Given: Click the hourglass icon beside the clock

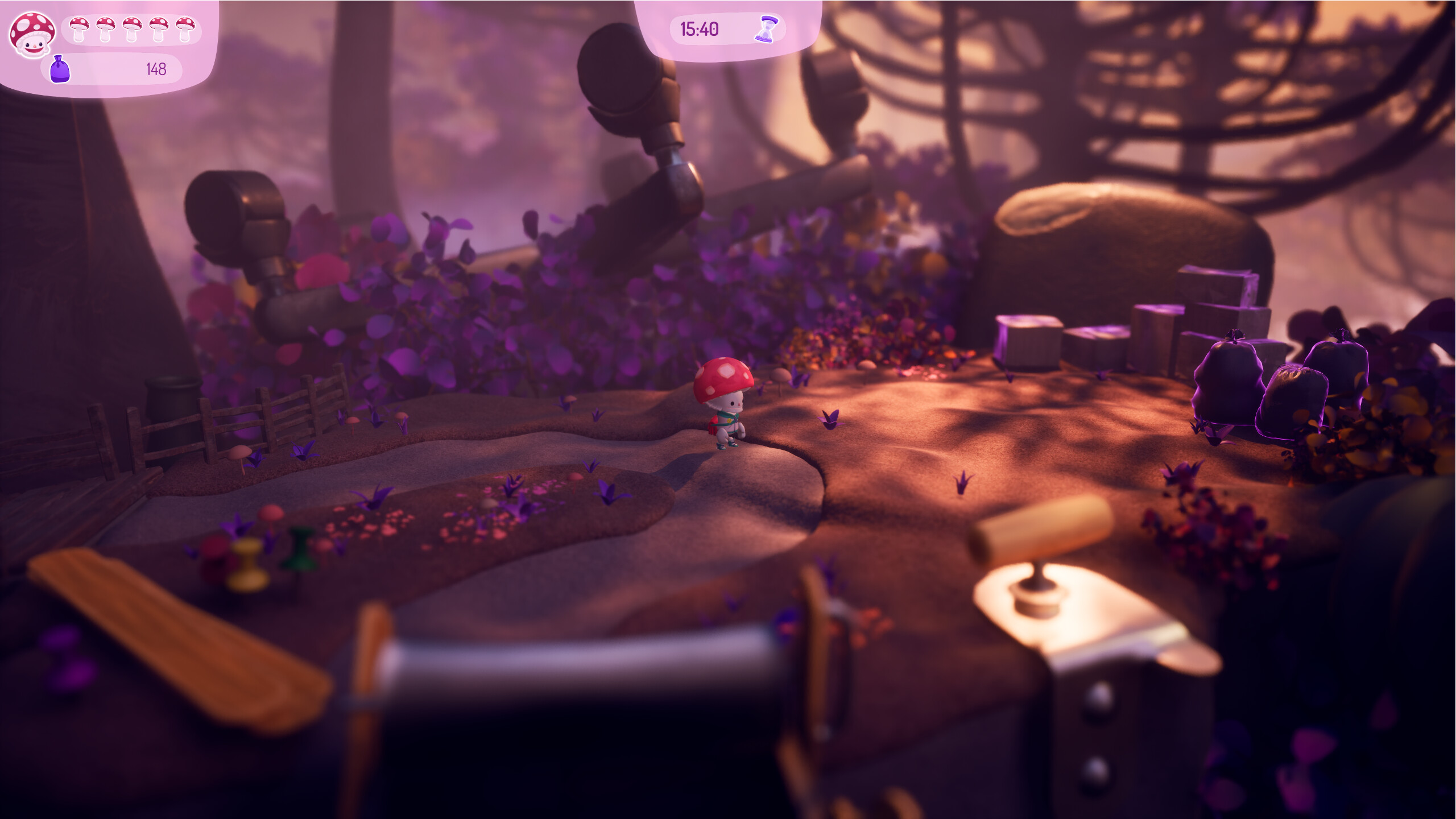Looking at the screenshot, I should tap(767, 30).
